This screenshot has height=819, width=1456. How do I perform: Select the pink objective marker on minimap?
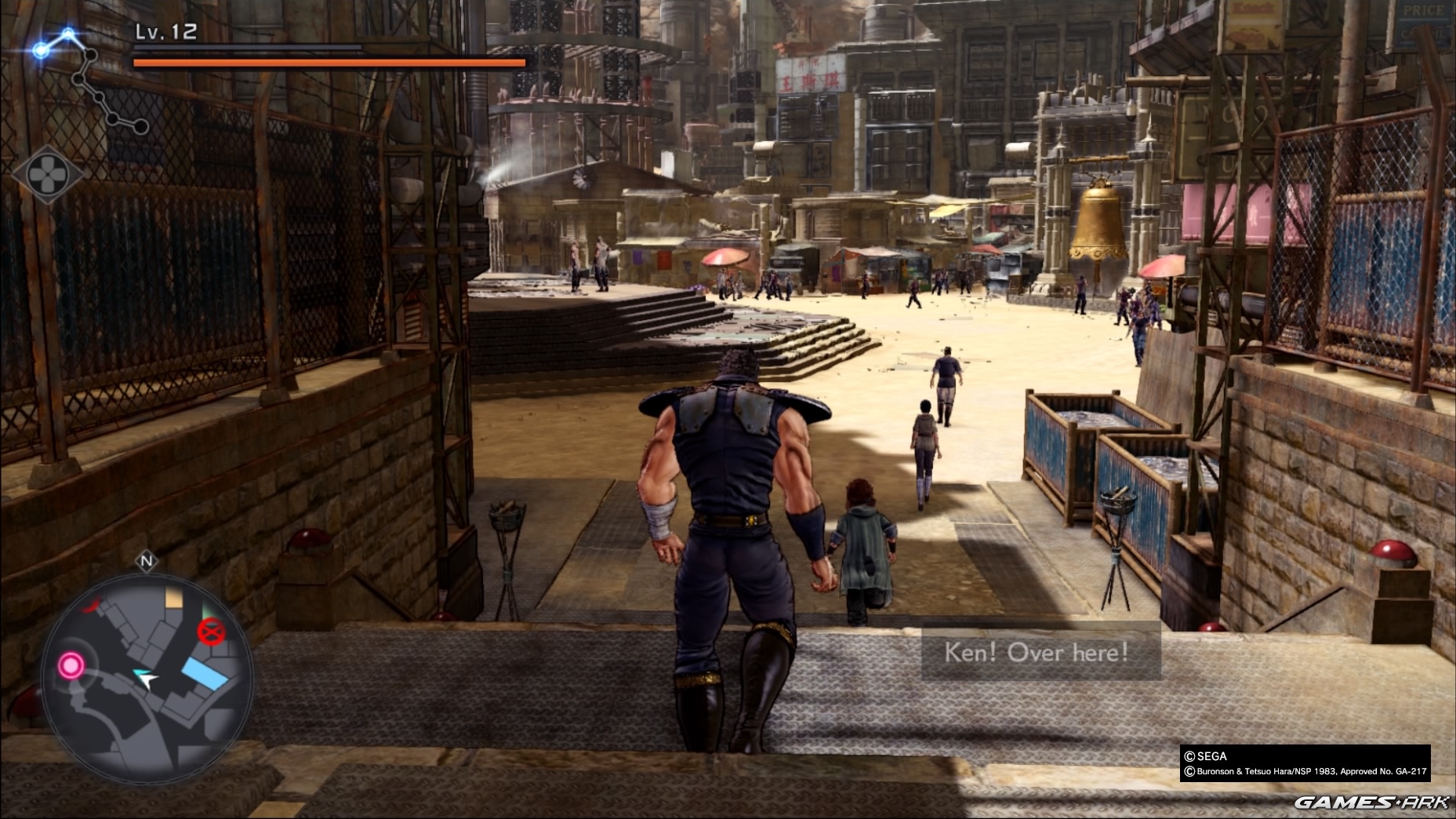coord(71,666)
